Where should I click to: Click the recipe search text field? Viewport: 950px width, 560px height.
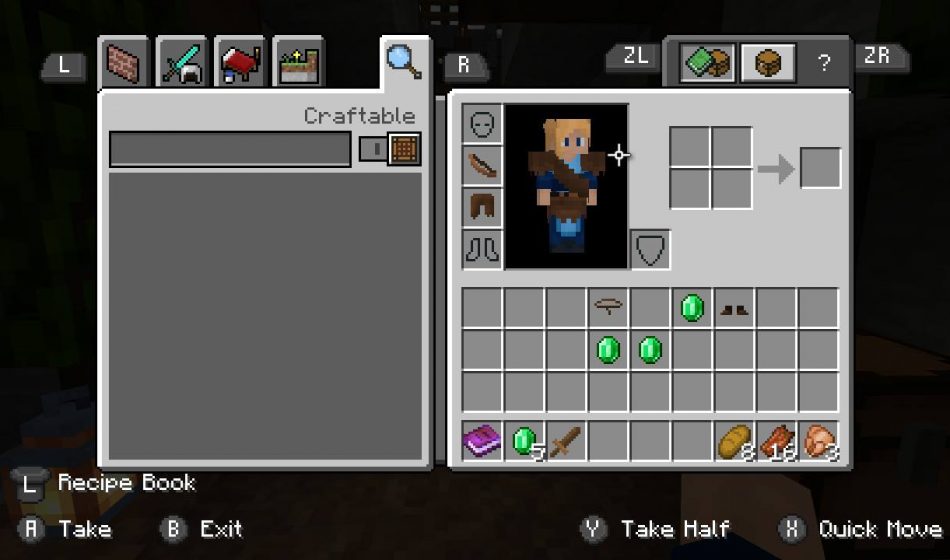(230, 149)
